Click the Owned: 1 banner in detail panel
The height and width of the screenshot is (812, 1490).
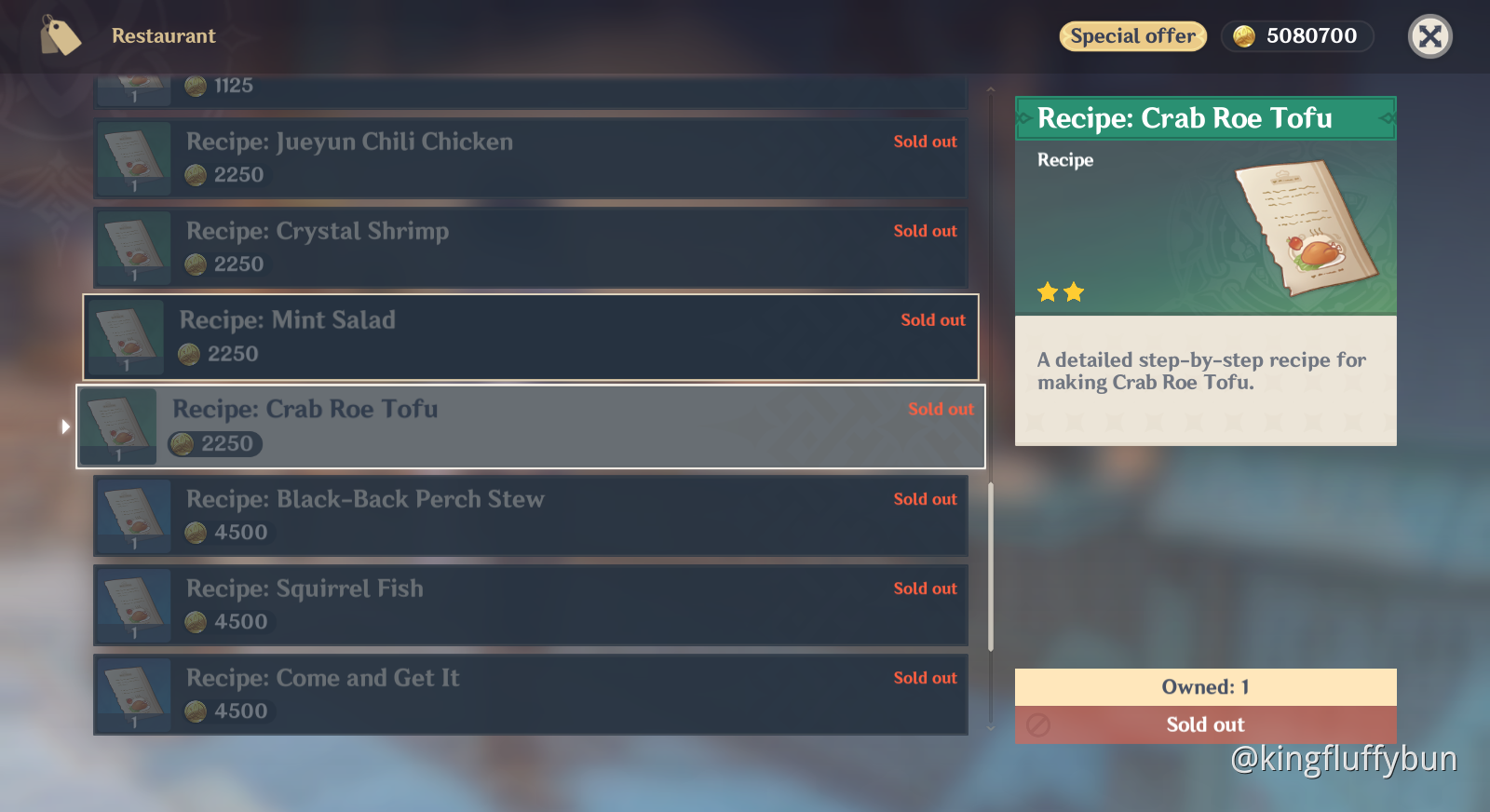point(1205,687)
